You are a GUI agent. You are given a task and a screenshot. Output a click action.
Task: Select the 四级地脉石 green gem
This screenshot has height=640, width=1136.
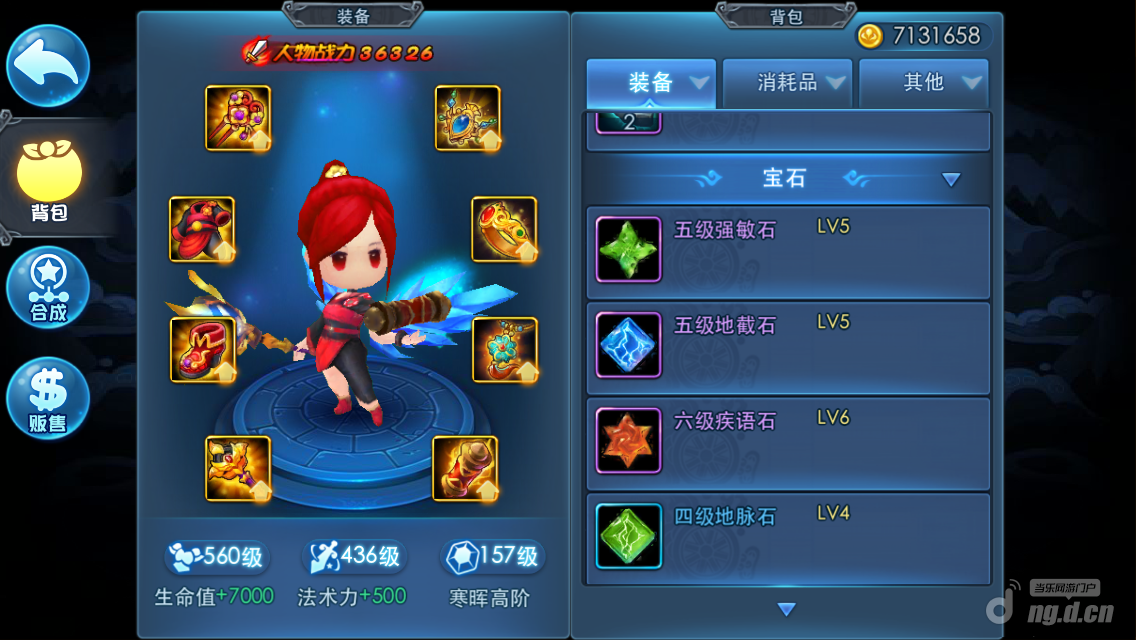pos(629,536)
